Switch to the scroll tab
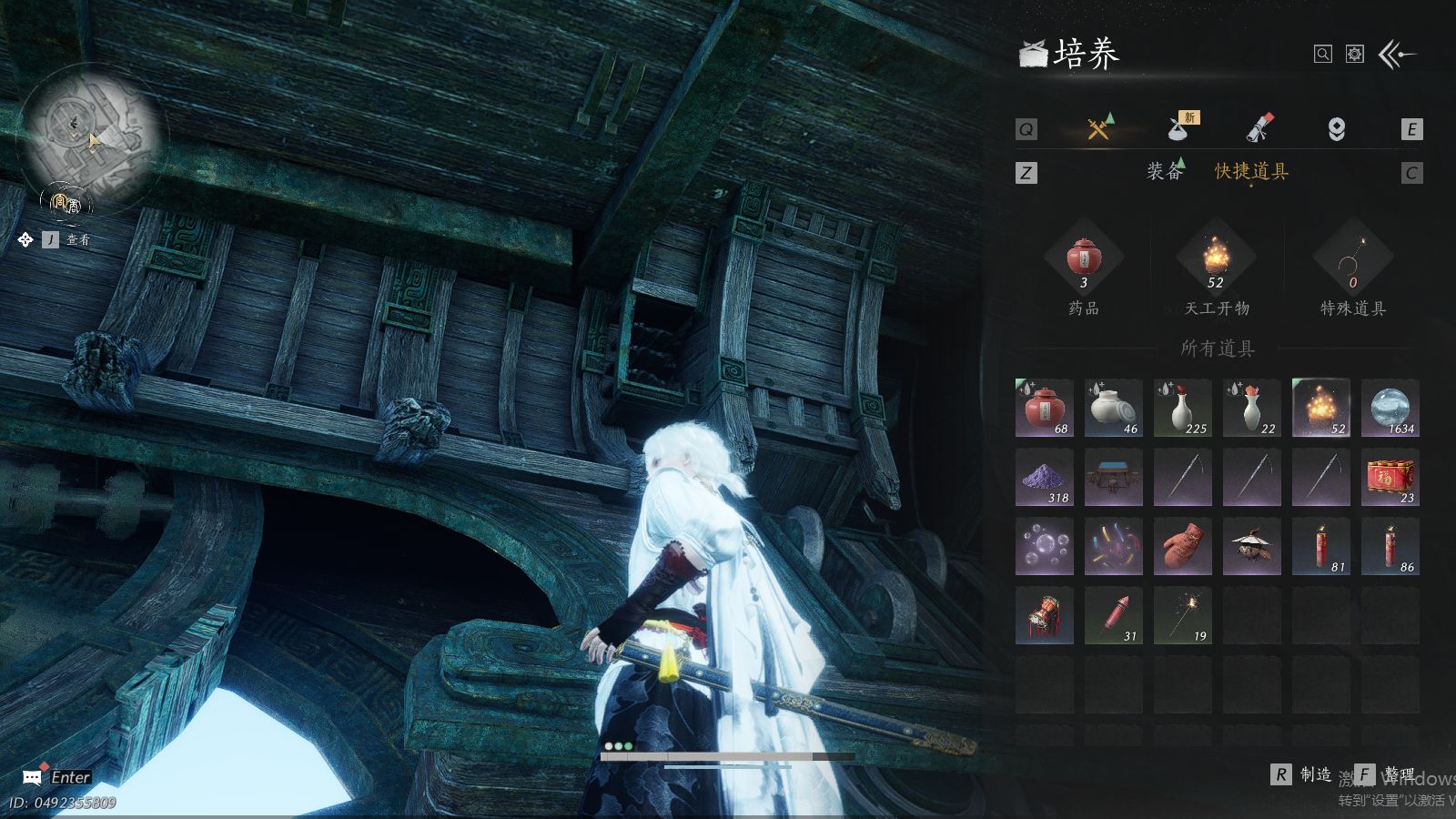 (1259, 128)
